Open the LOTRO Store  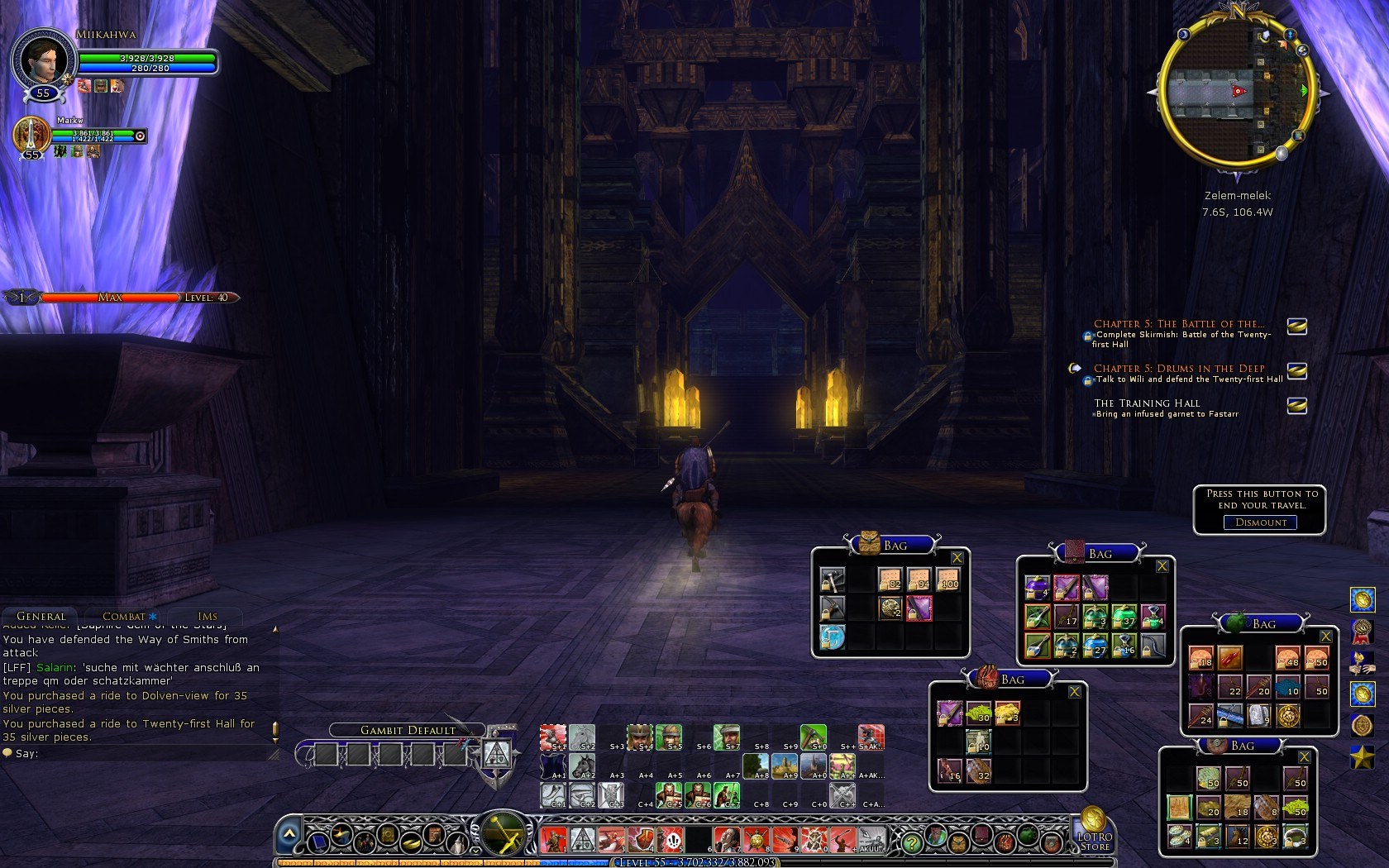[x=1094, y=829]
